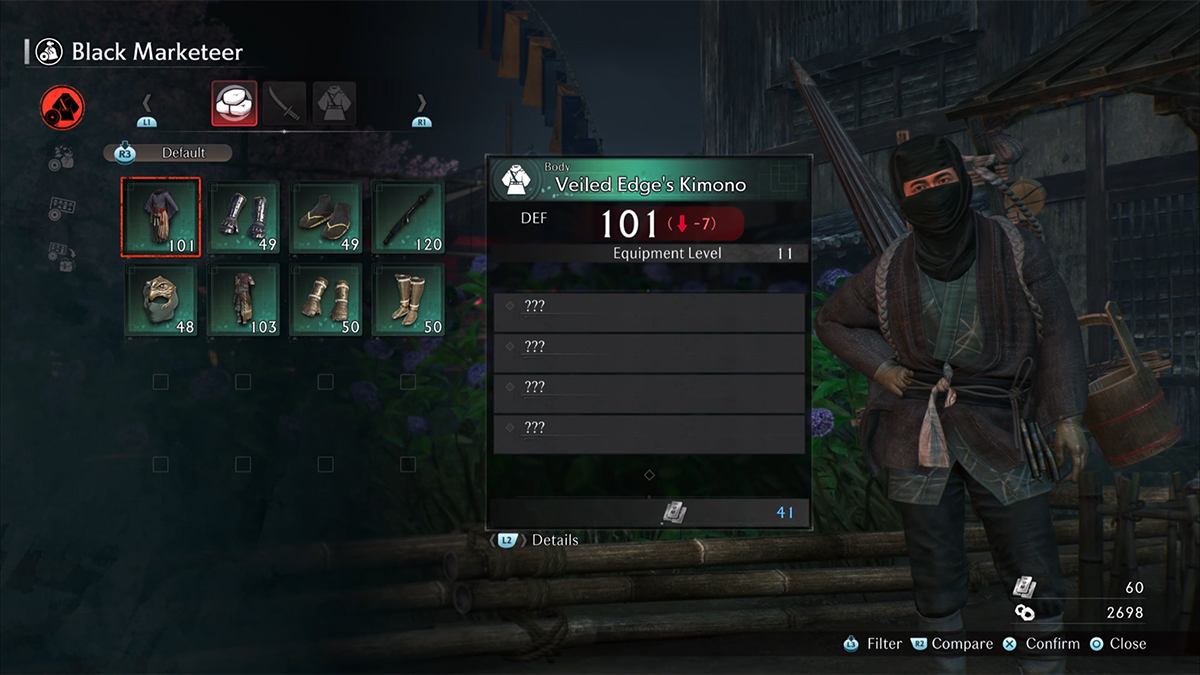Pick the sandals with tabi socks
The image size is (1200, 675).
[327, 217]
